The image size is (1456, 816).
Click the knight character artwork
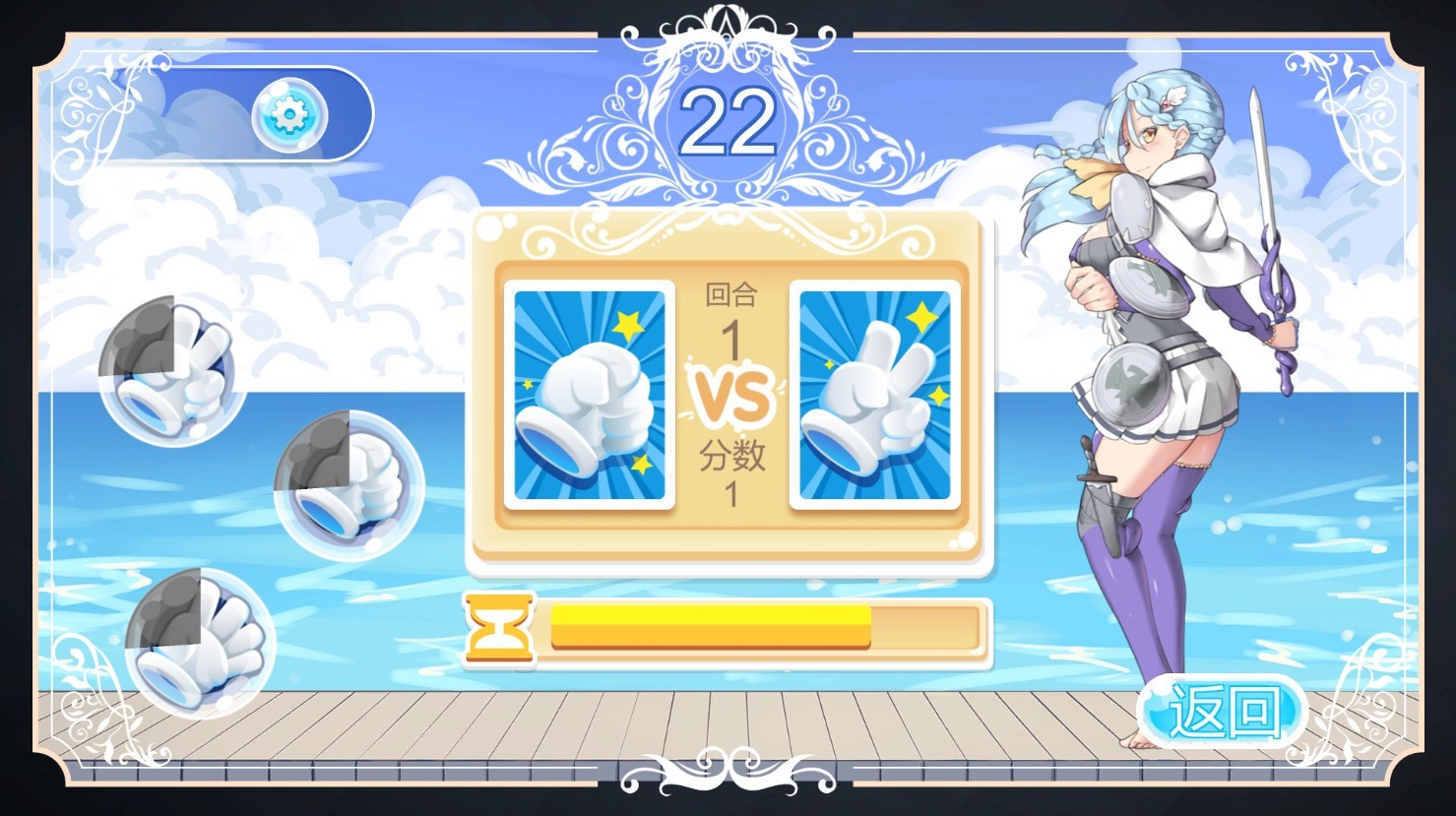pyautogui.click(x=1162, y=394)
